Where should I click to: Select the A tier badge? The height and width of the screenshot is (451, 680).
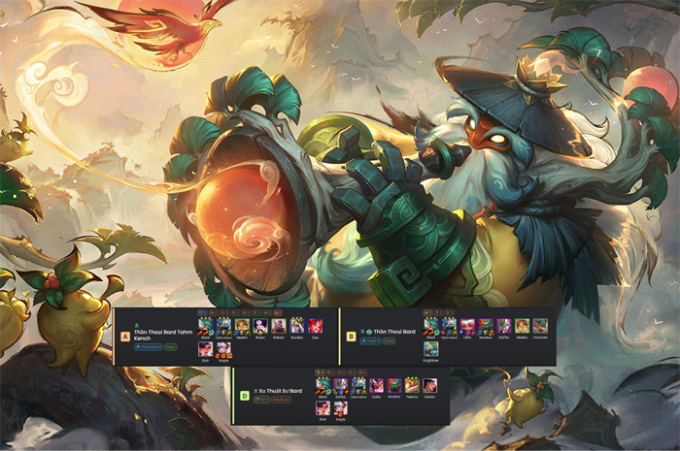pos(125,337)
